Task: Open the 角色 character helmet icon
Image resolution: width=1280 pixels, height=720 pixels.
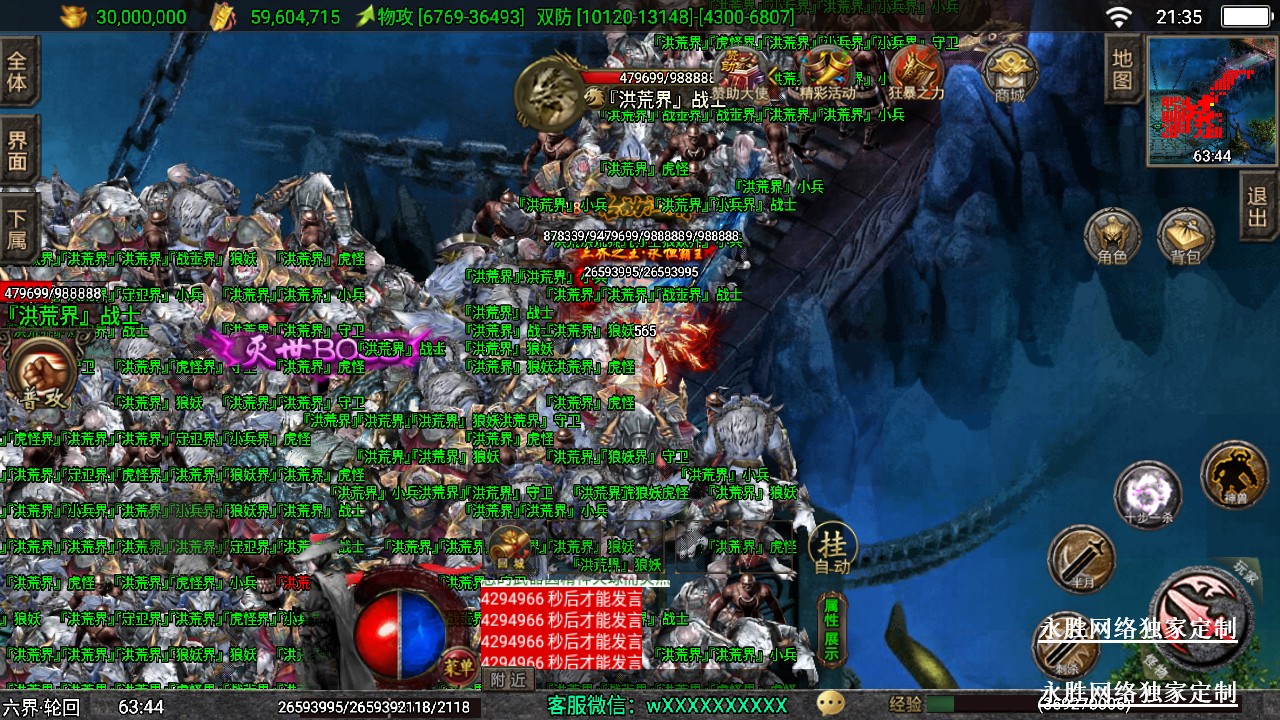Action: coord(1112,236)
